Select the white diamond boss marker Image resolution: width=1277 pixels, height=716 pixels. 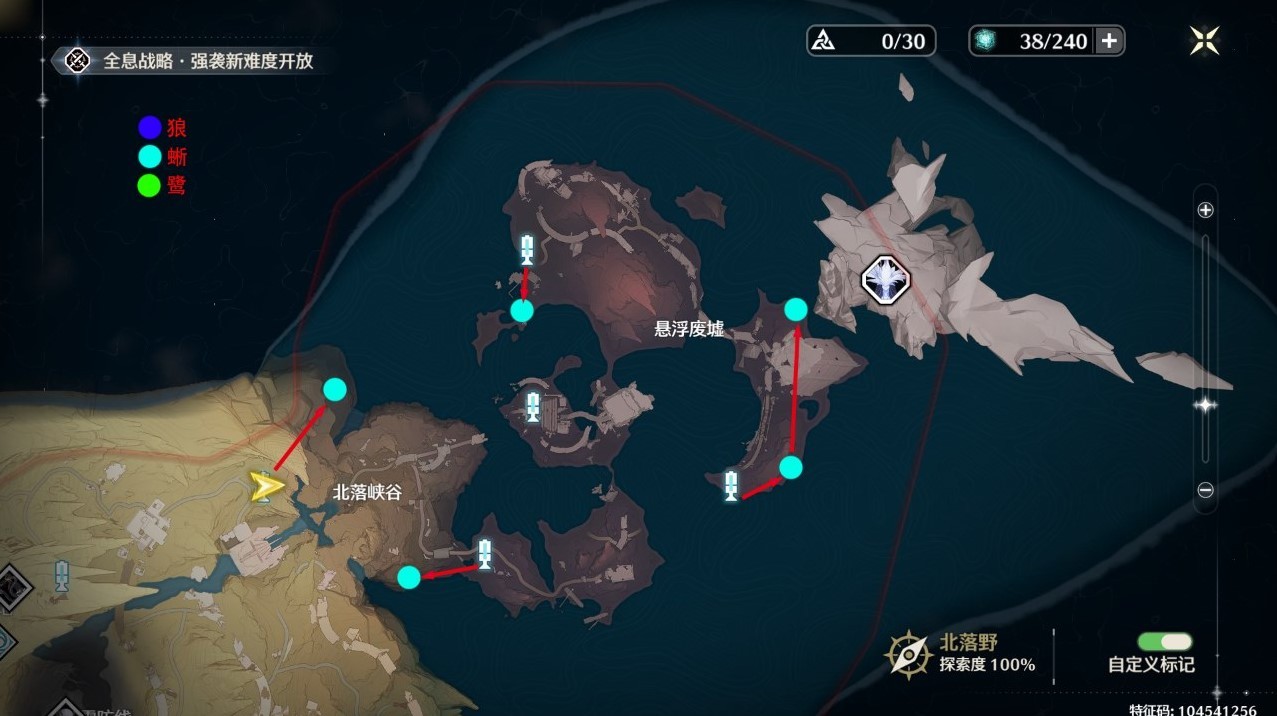886,277
